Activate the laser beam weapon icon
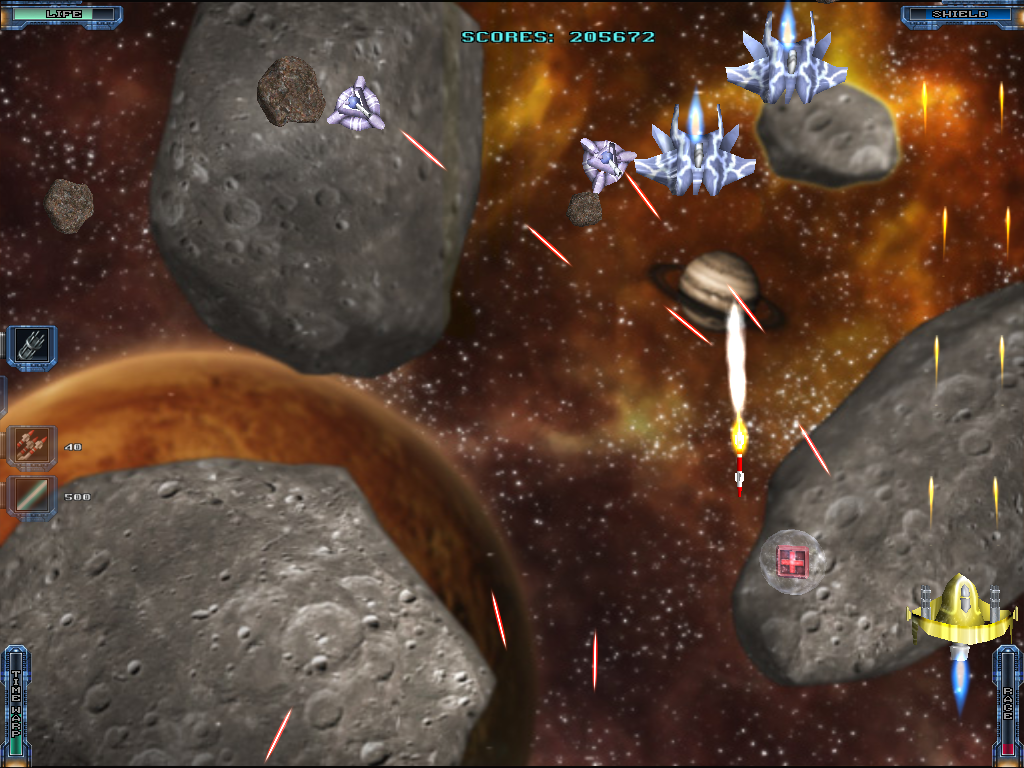Screen dimensions: 1024x768 32,496
